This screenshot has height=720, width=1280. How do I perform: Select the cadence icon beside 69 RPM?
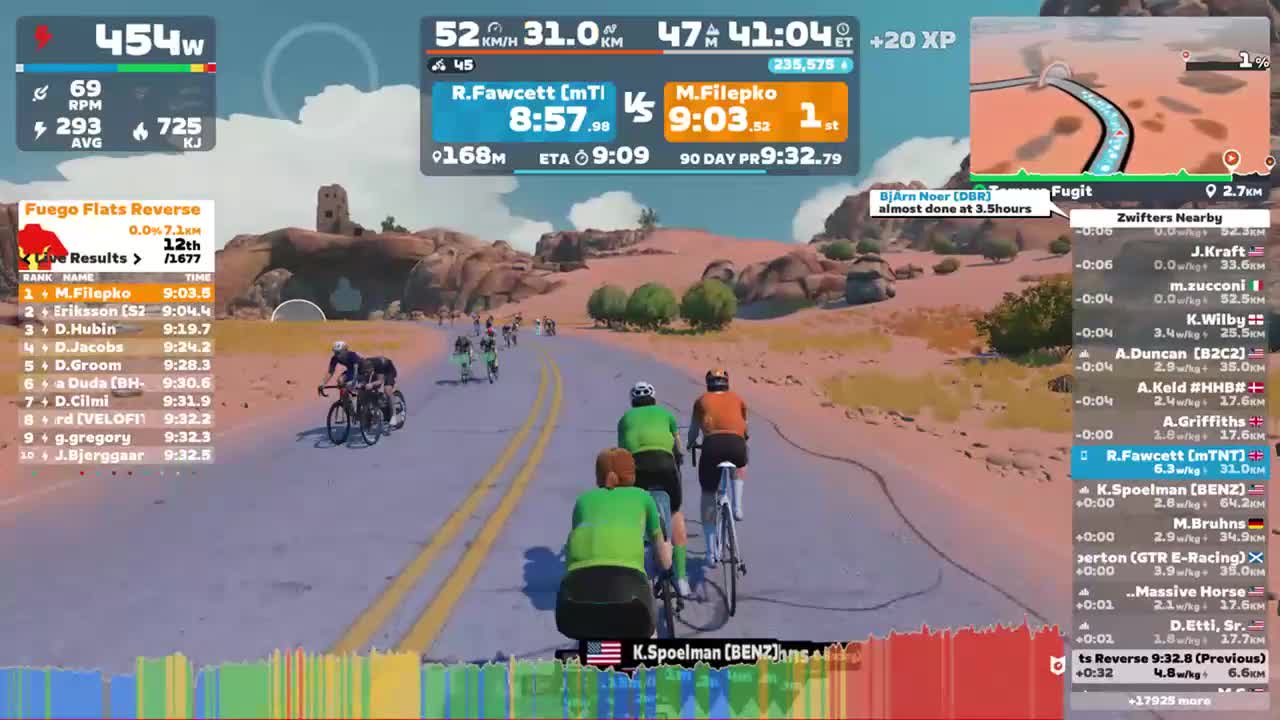pos(41,92)
